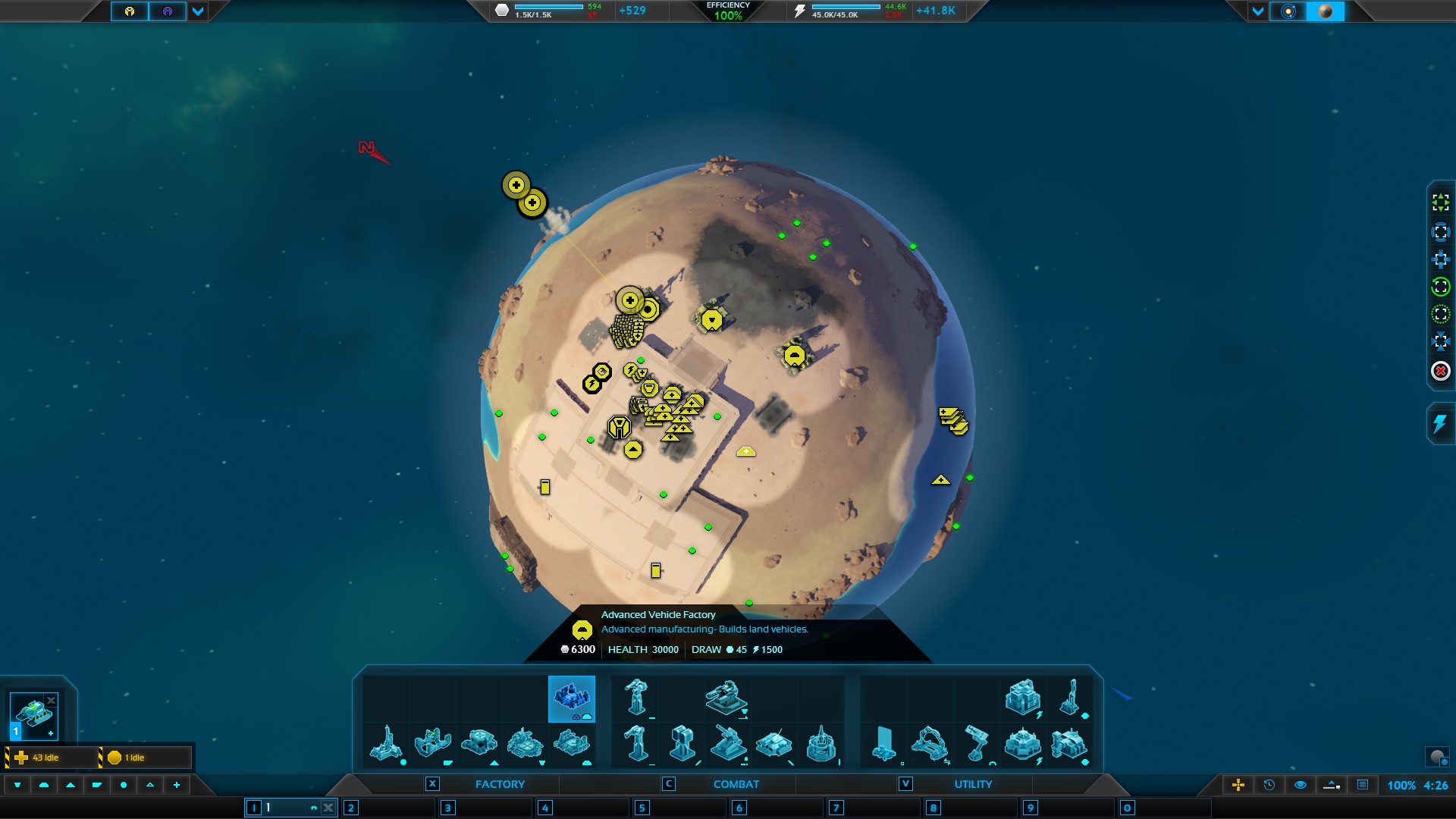Image resolution: width=1456 pixels, height=819 pixels.
Task: Toggle the eye visibility option
Action: pyautogui.click(x=1301, y=785)
